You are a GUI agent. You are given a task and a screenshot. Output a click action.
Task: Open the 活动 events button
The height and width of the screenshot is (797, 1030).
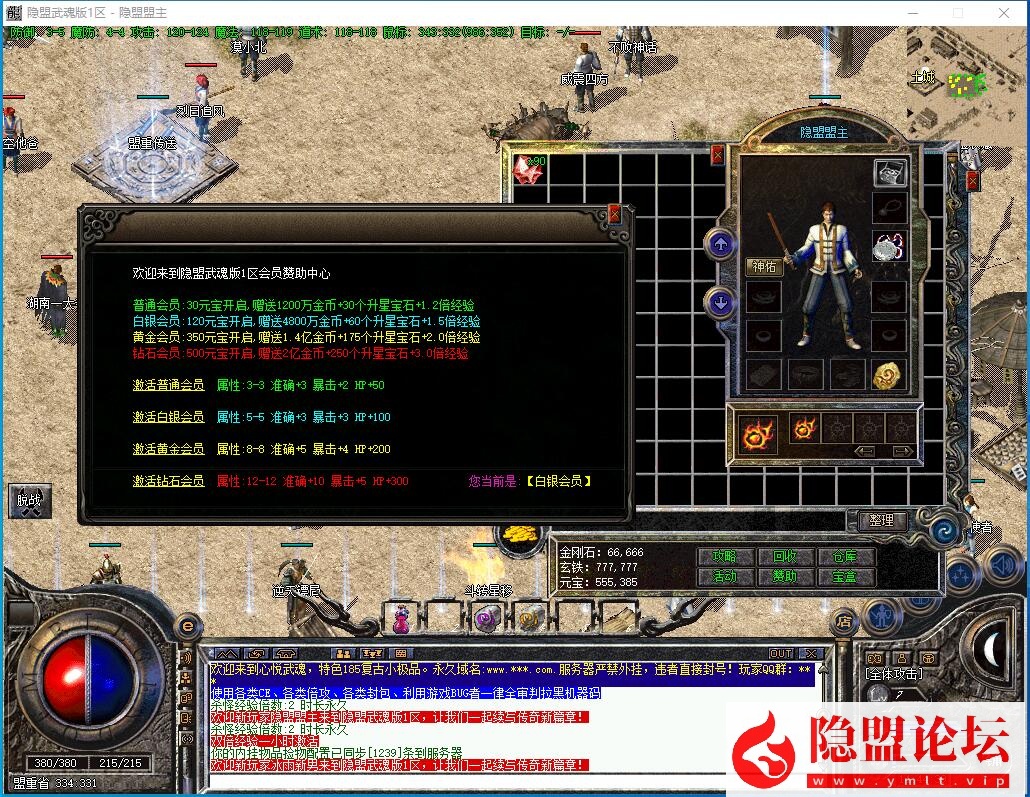click(724, 577)
